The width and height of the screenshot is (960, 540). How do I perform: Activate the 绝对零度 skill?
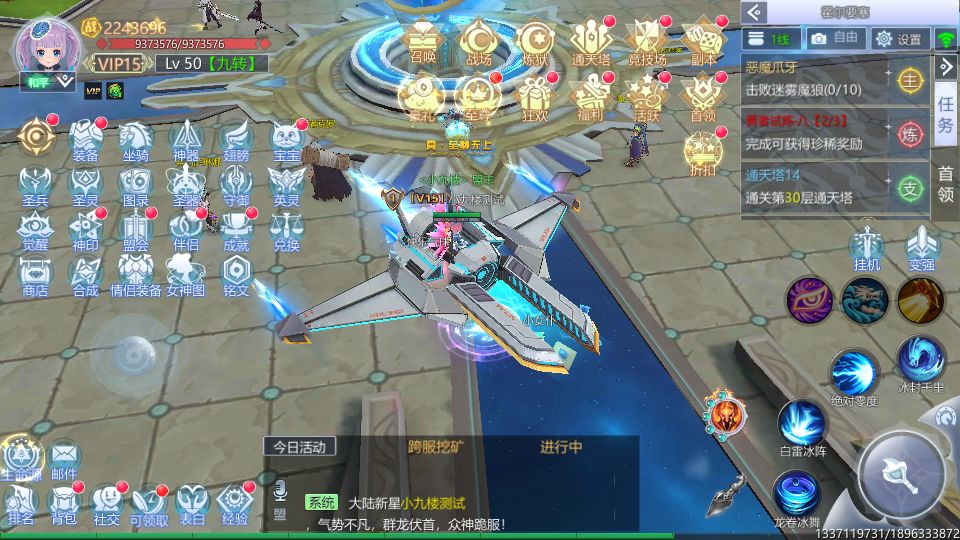(x=853, y=375)
